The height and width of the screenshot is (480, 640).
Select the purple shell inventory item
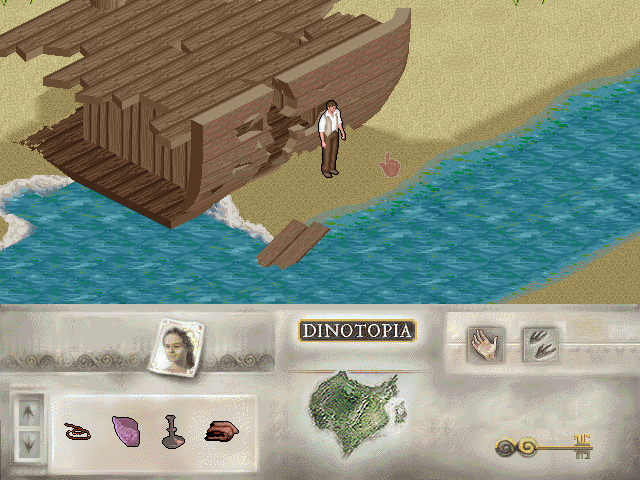tap(127, 431)
